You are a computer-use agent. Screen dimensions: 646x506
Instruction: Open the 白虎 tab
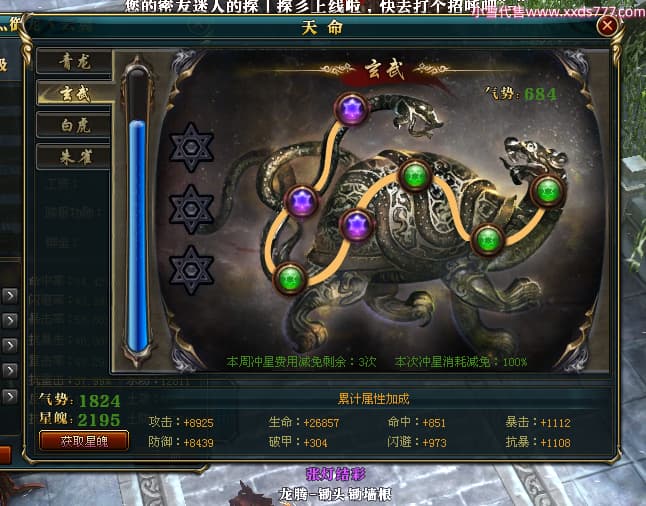pyautogui.click(x=72, y=126)
